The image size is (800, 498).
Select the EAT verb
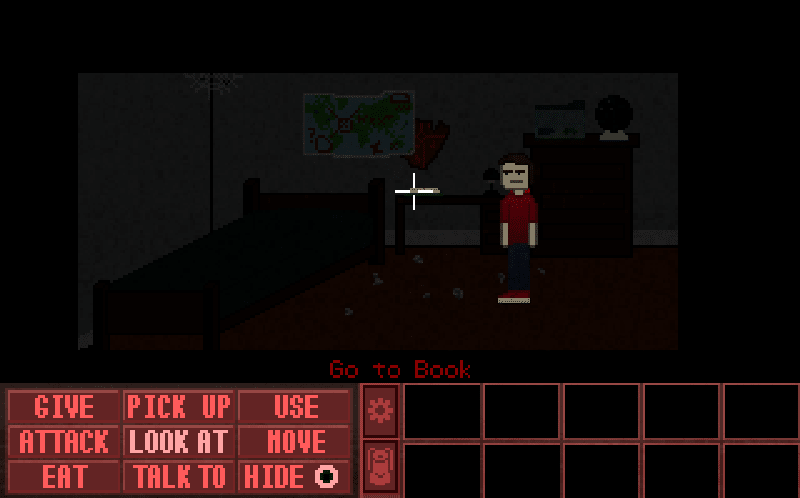tap(64, 476)
